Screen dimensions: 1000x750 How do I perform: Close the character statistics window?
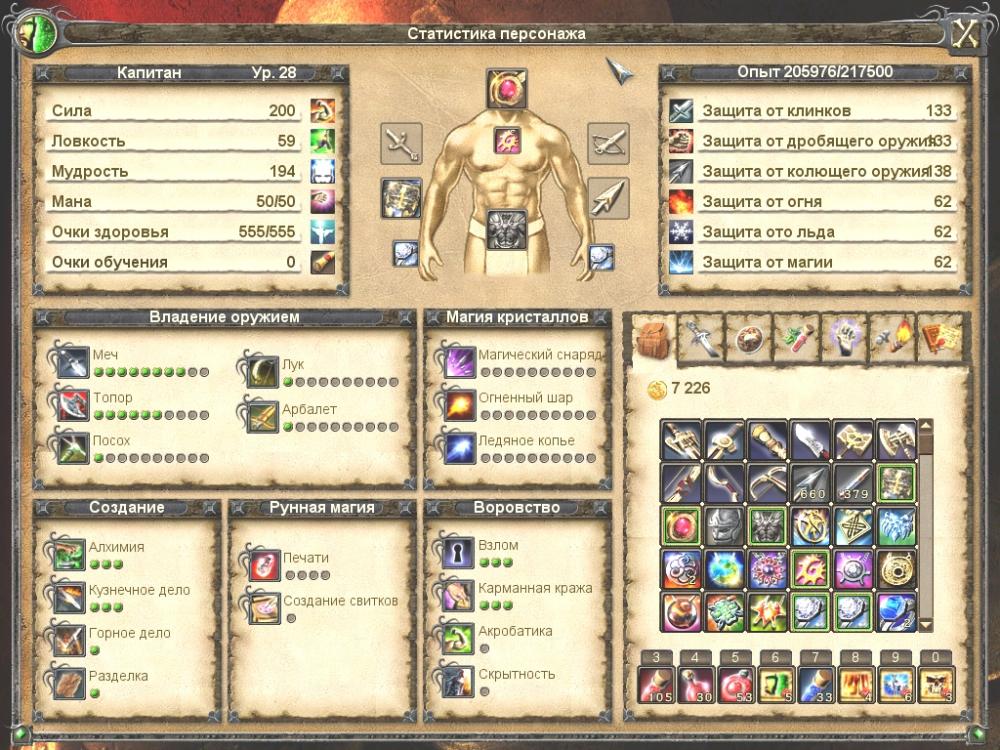(x=963, y=32)
